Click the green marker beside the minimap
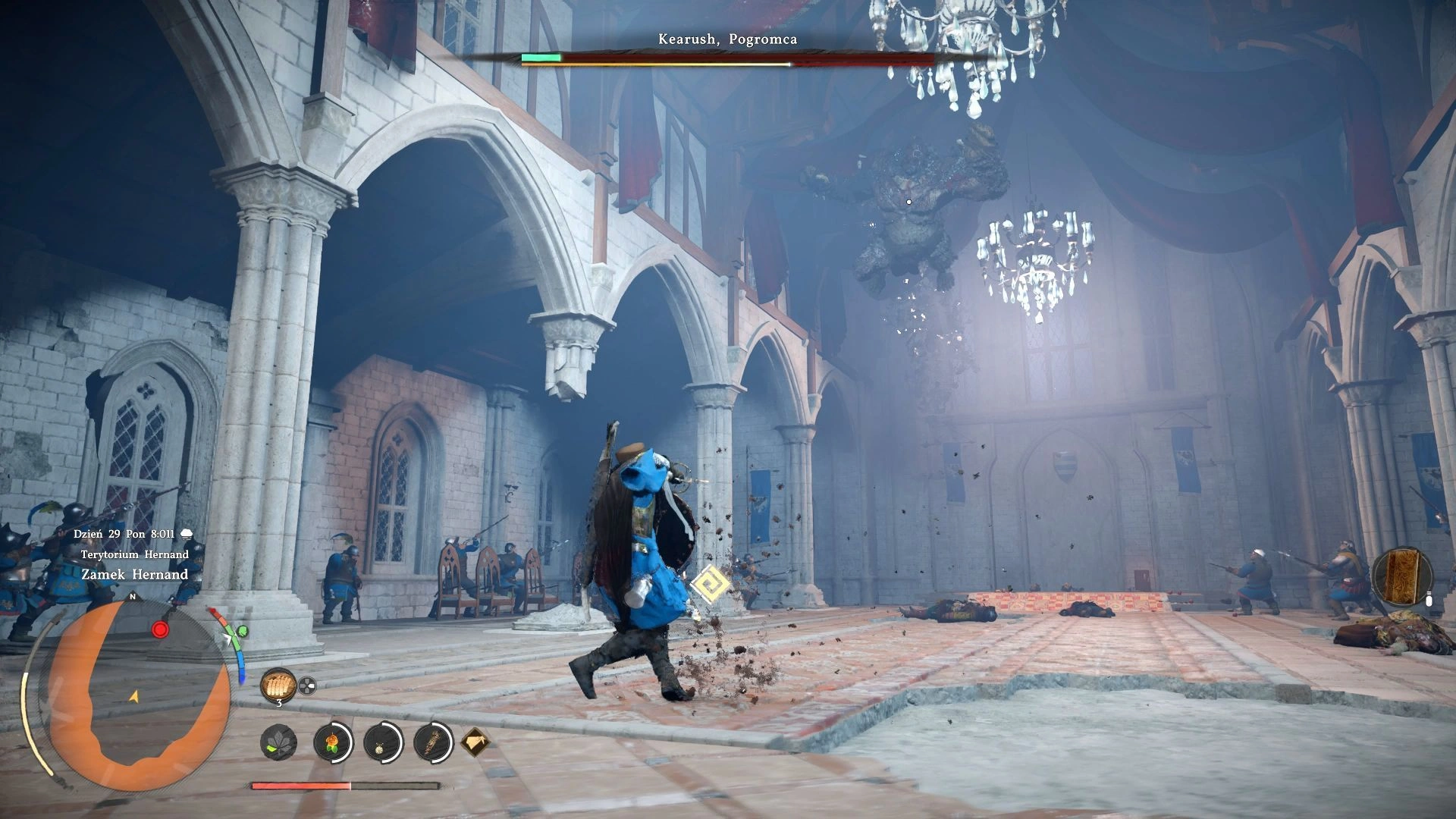 [243, 631]
